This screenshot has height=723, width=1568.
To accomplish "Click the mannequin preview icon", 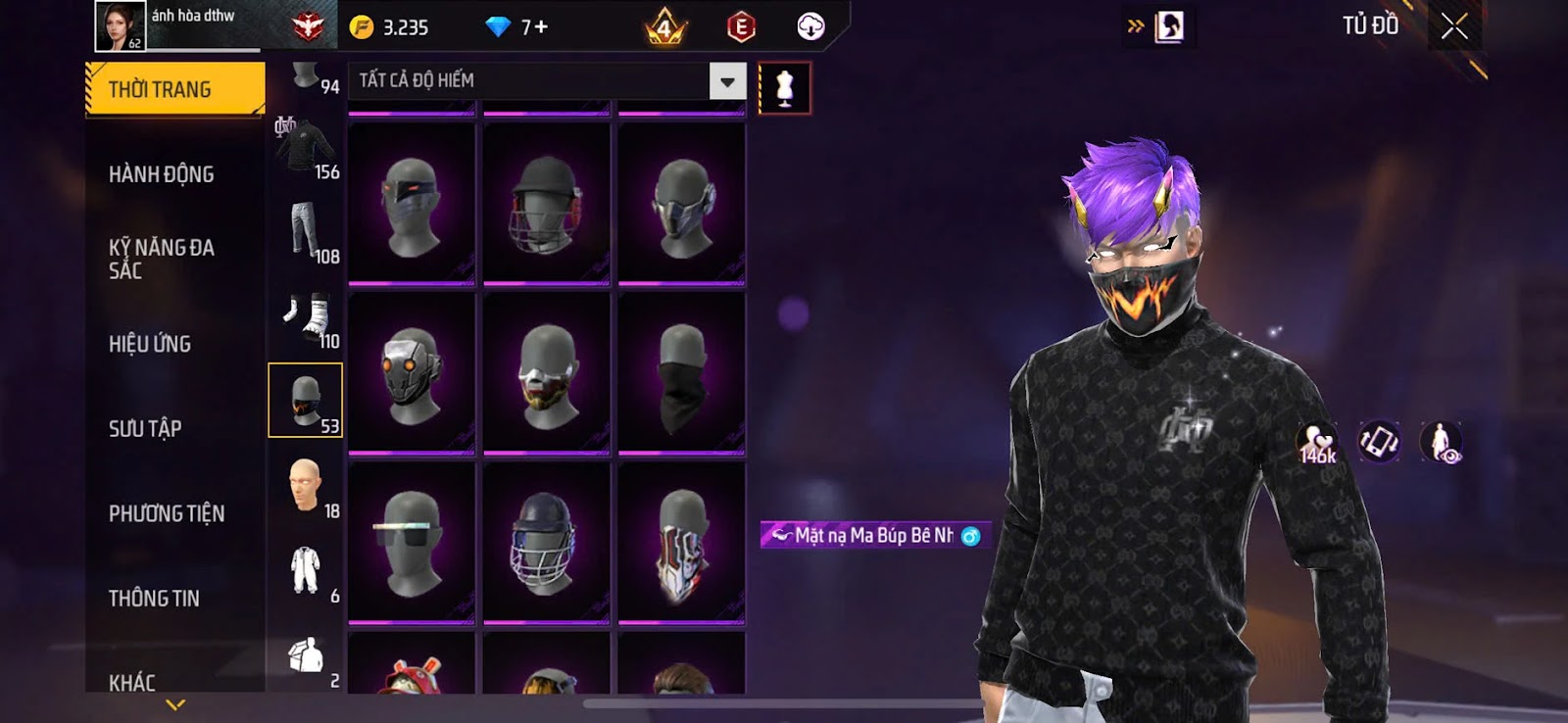I will (784, 88).
